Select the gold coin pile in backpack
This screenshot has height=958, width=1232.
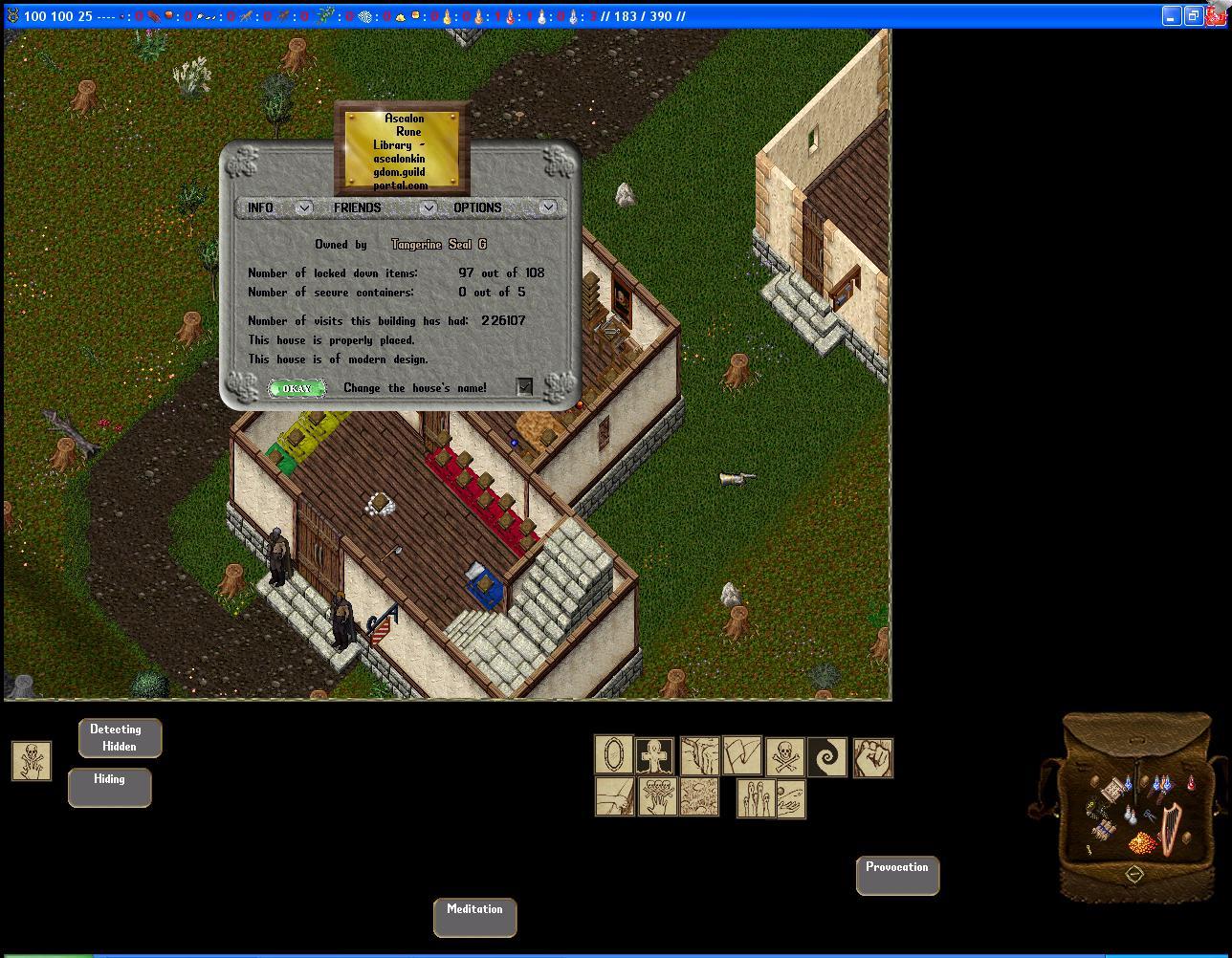click(1143, 843)
